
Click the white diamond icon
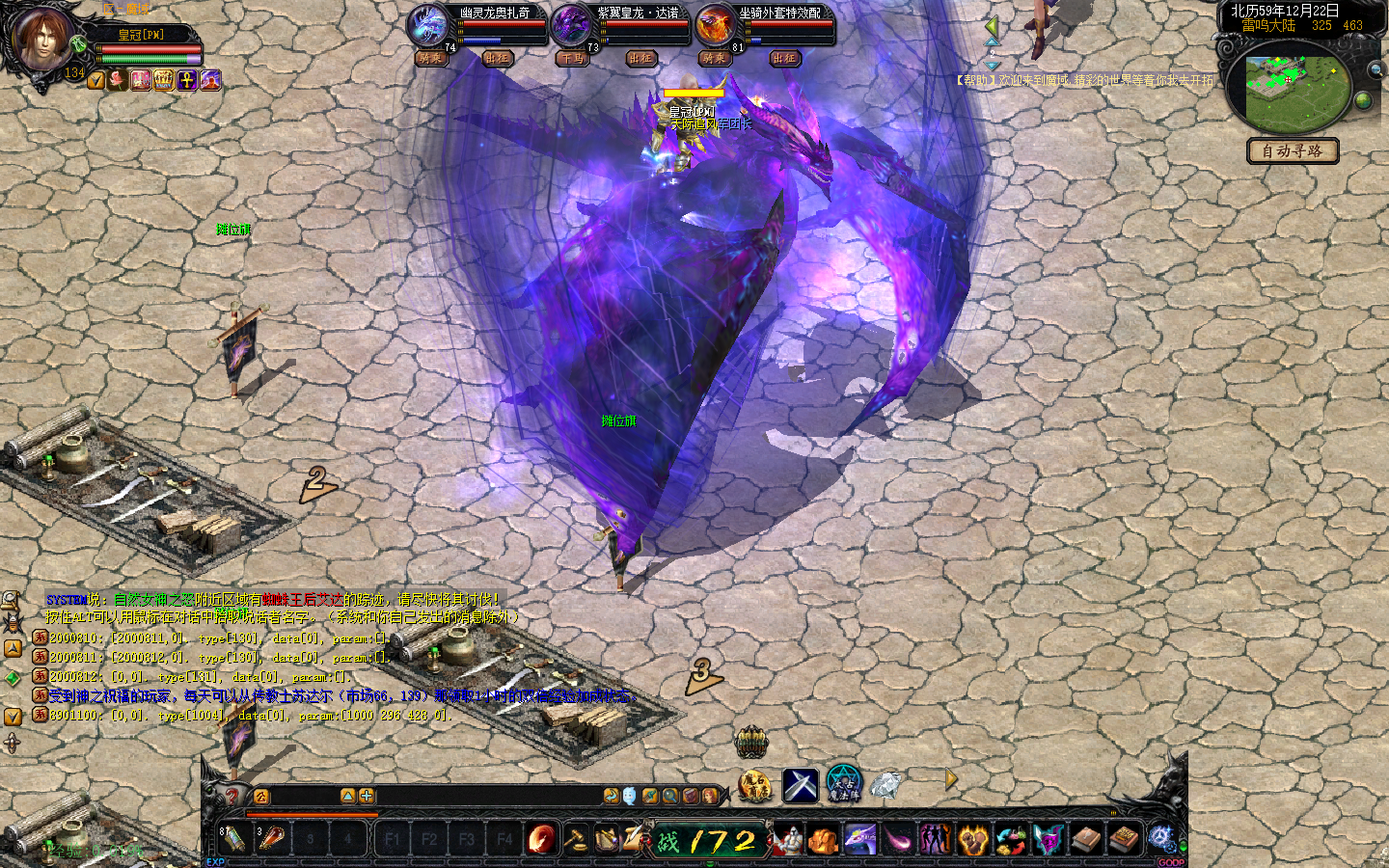coord(885,784)
